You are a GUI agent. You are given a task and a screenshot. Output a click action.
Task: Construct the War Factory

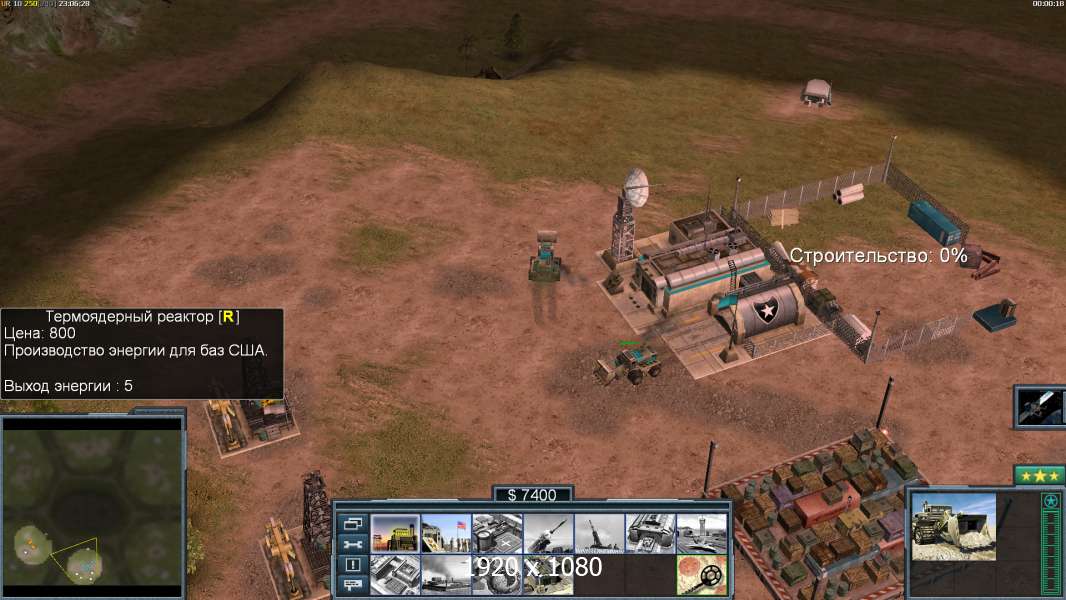coord(650,534)
